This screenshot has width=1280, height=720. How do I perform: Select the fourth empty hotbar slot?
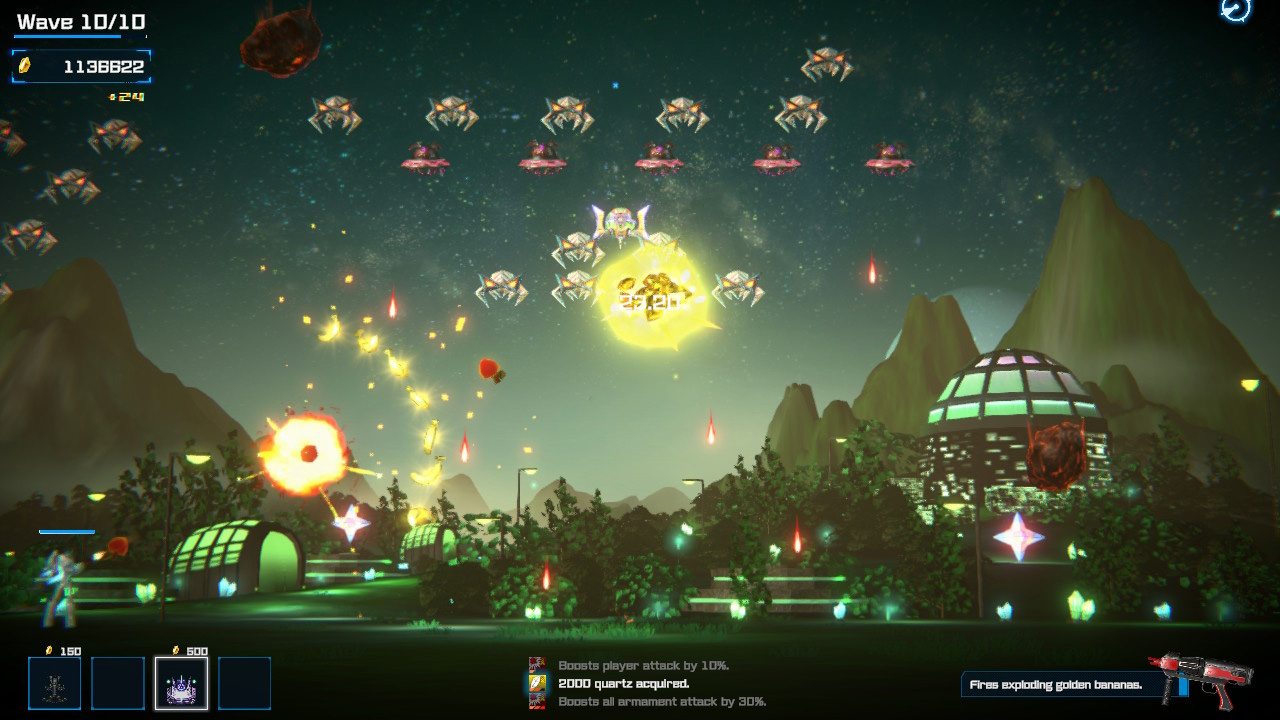click(x=243, y=683)
